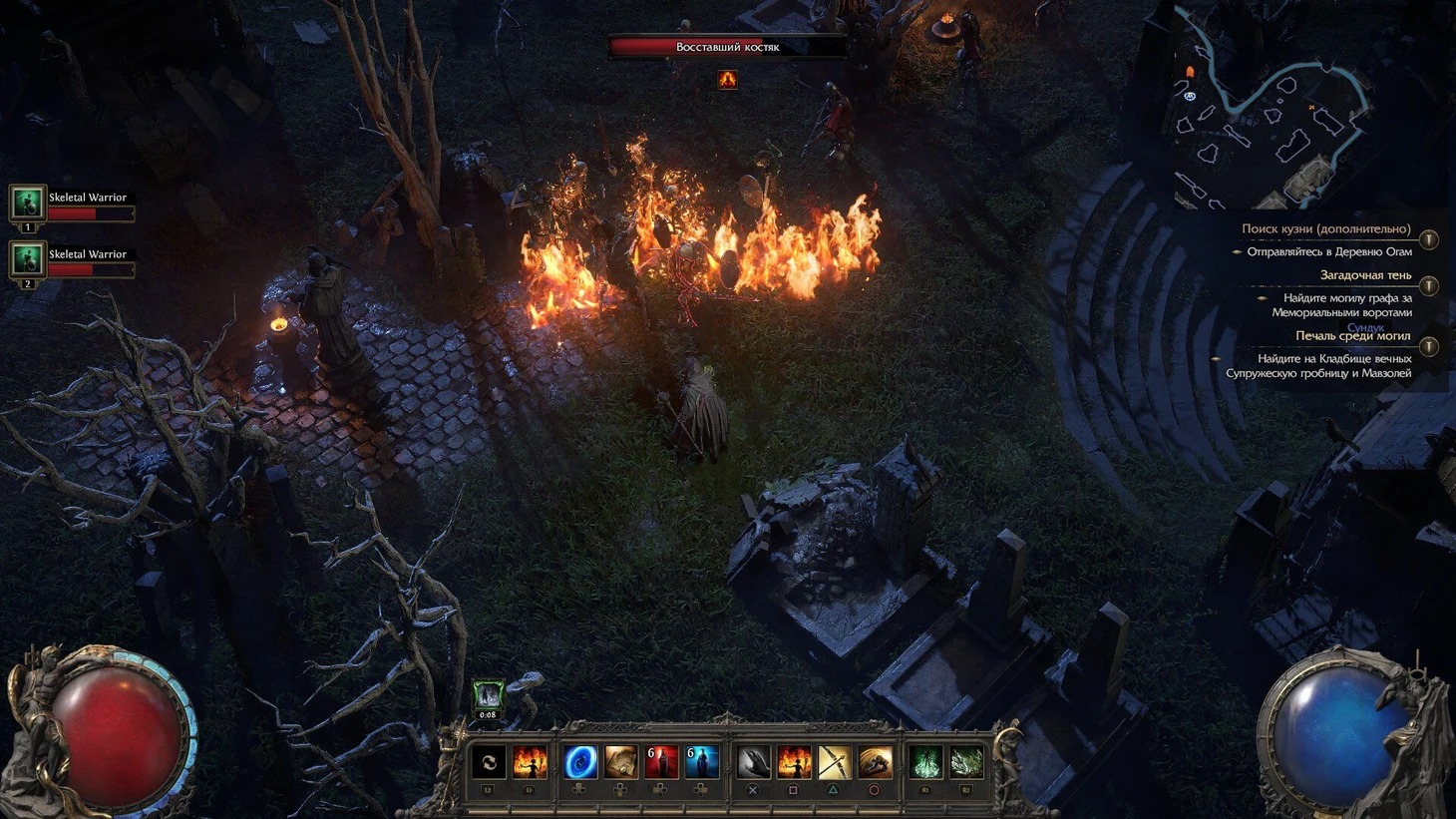Use the blue mana flask
This screenshot has height=819, width=1456.
[x=701, y=763]
